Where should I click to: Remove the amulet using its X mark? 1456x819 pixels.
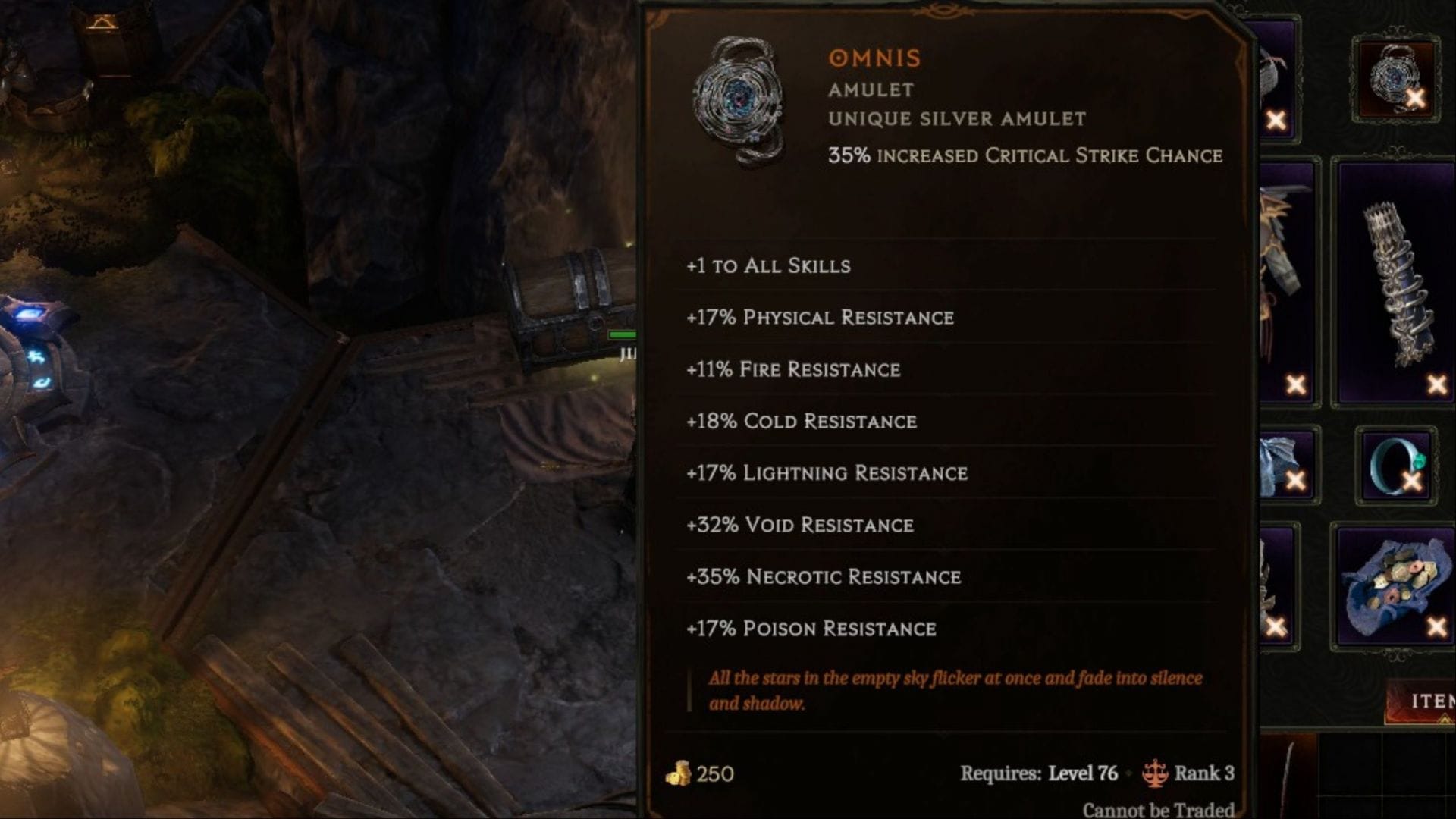click(1417, 98)
